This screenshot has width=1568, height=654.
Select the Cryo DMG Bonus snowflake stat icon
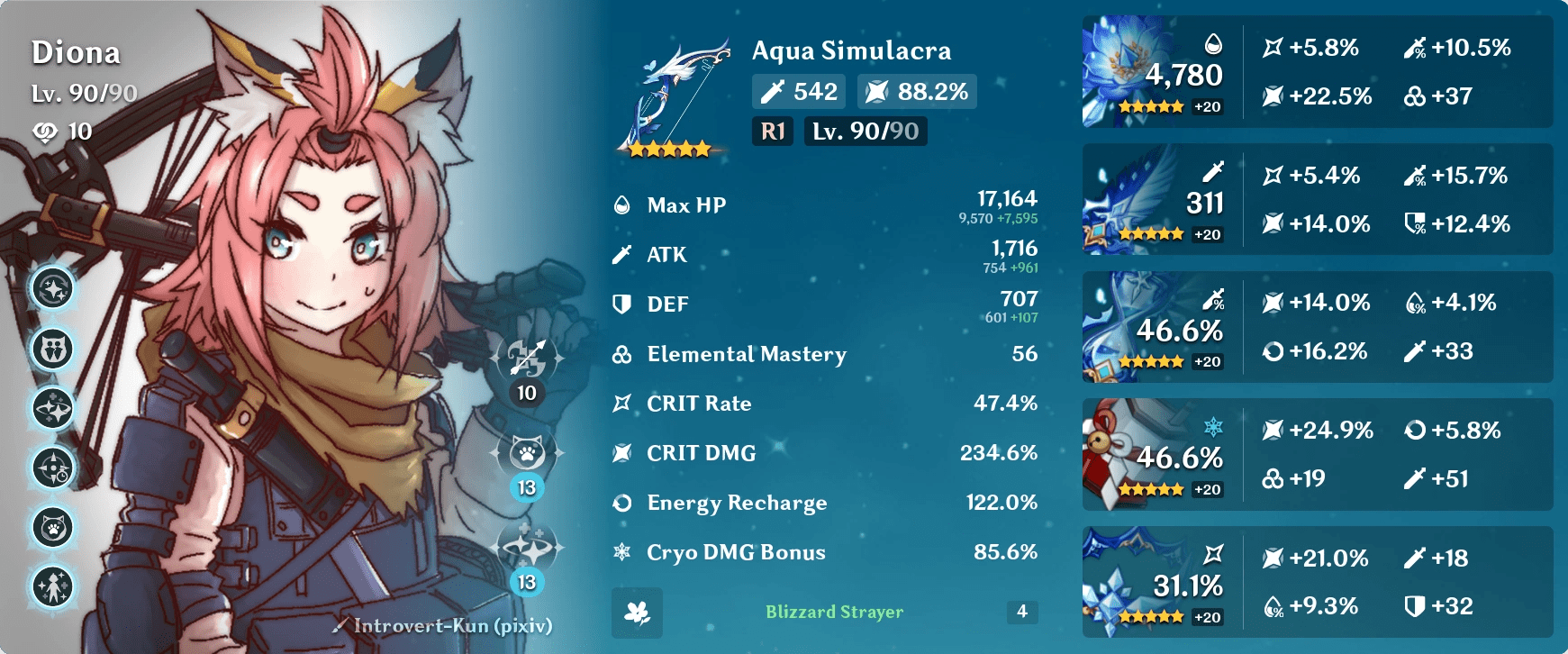click(621, 552)
